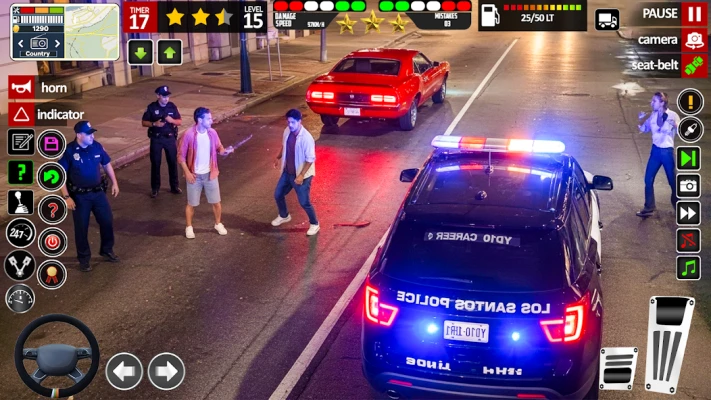Viewport: 711px width, 400px height.
Task: Apply the brake pedal
Action: (618, 368)
